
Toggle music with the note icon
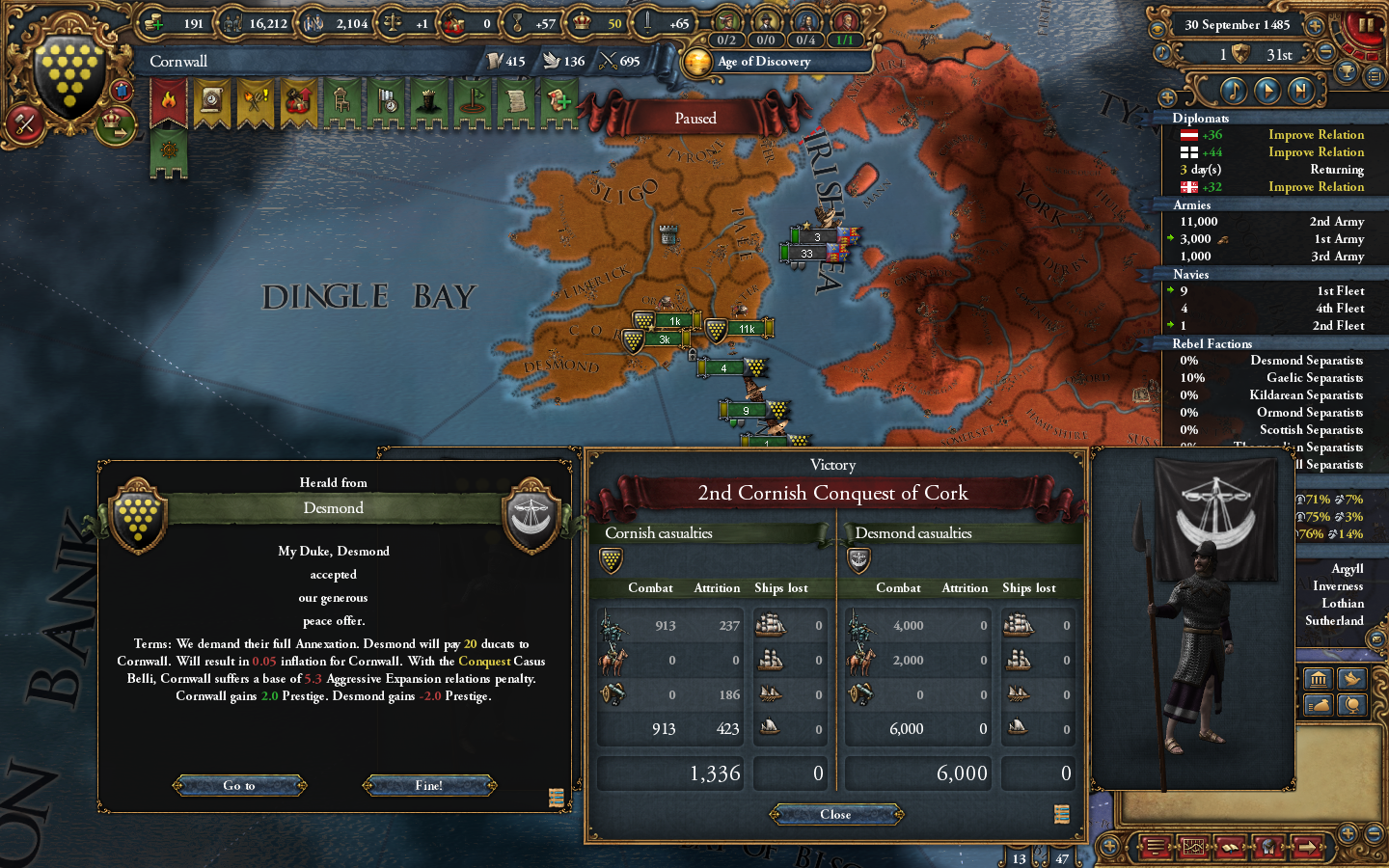[1235, 90]
